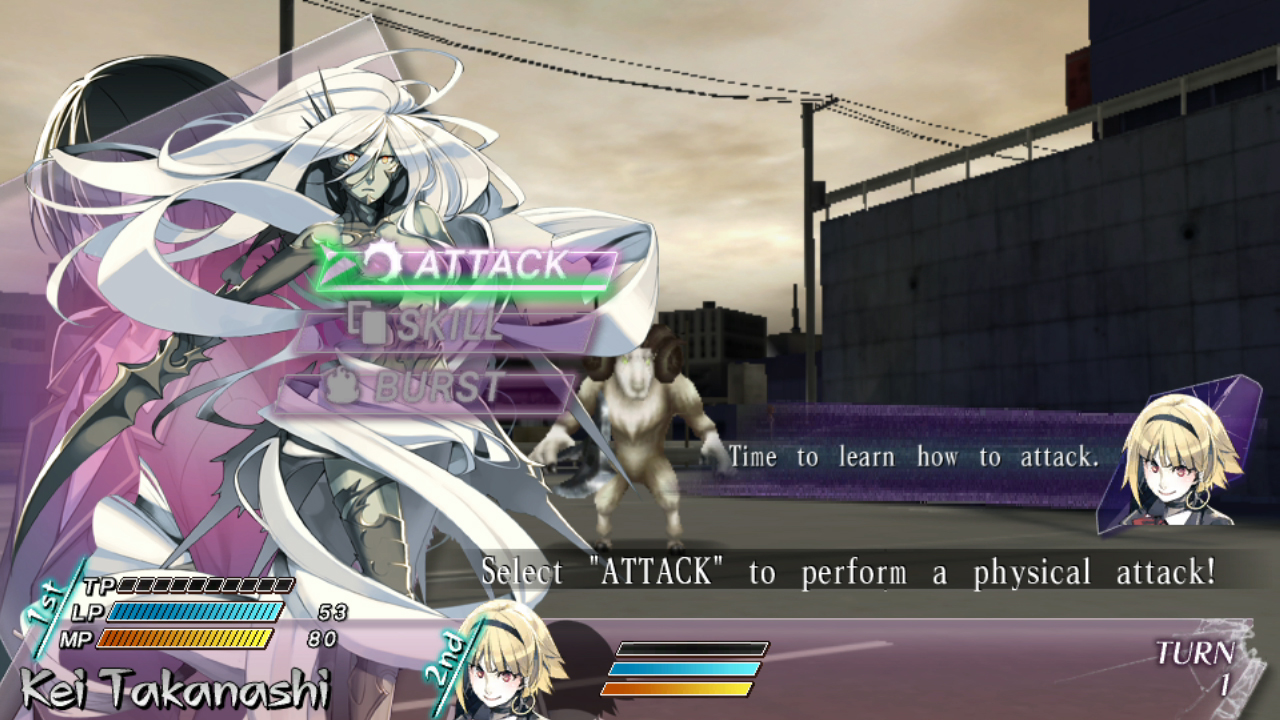Click the TURN 1 indicator
This screenshot has height=720, width=1280.
coord(1196,662)
